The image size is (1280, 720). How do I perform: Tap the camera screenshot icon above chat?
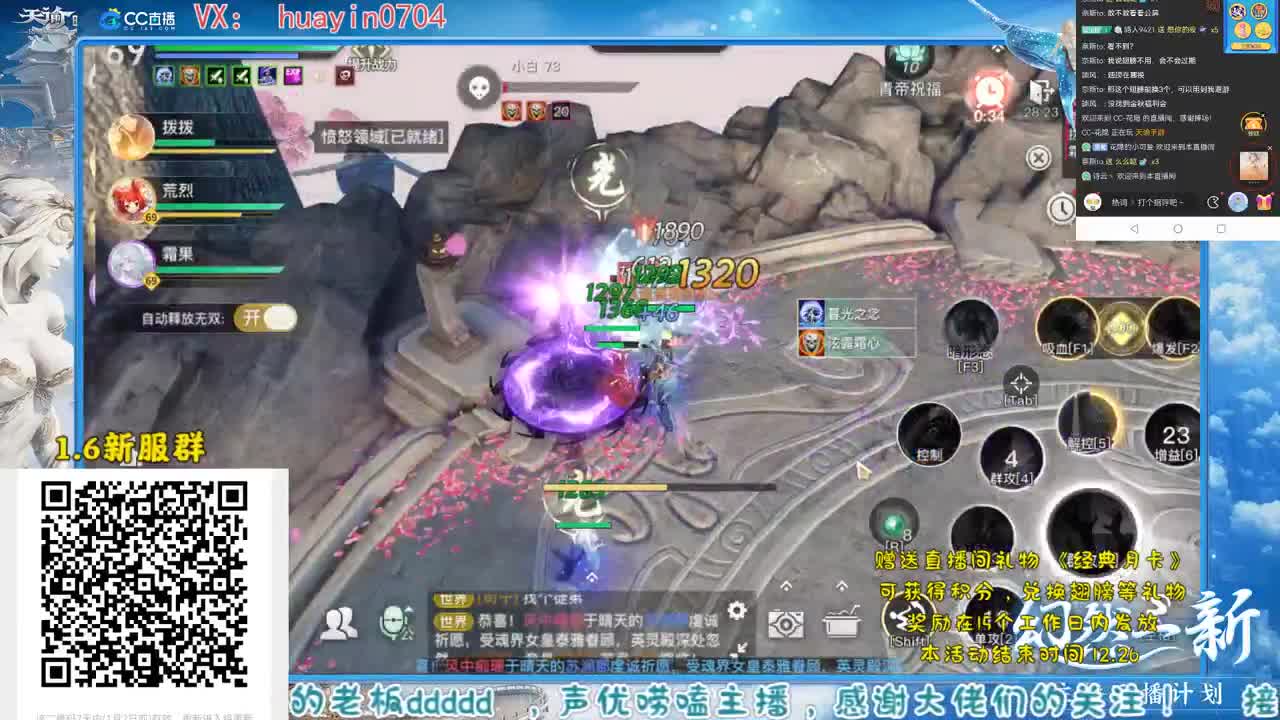[786, 624]
